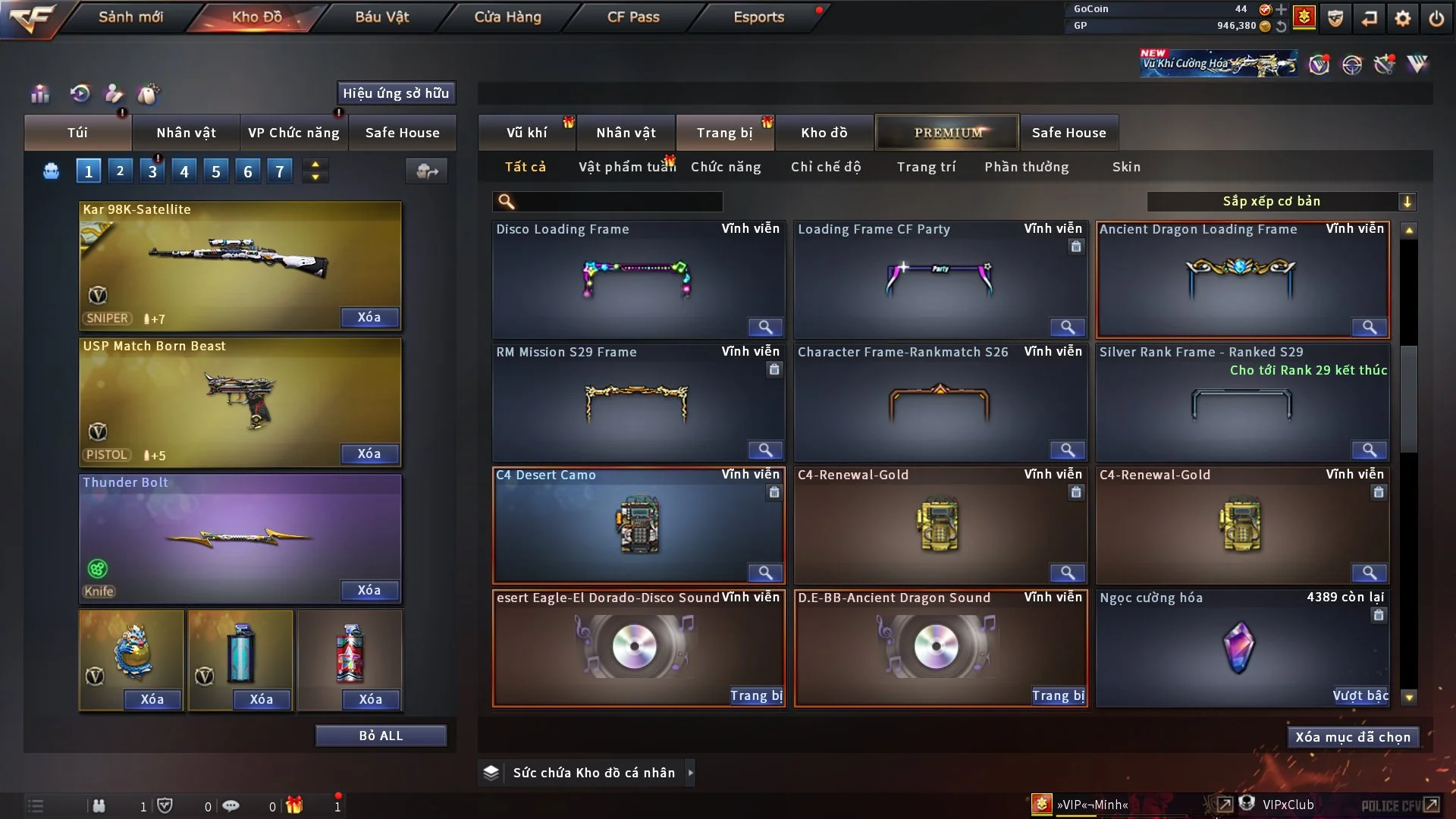
Task: Show the Skin category
Action: (1126, 167)
